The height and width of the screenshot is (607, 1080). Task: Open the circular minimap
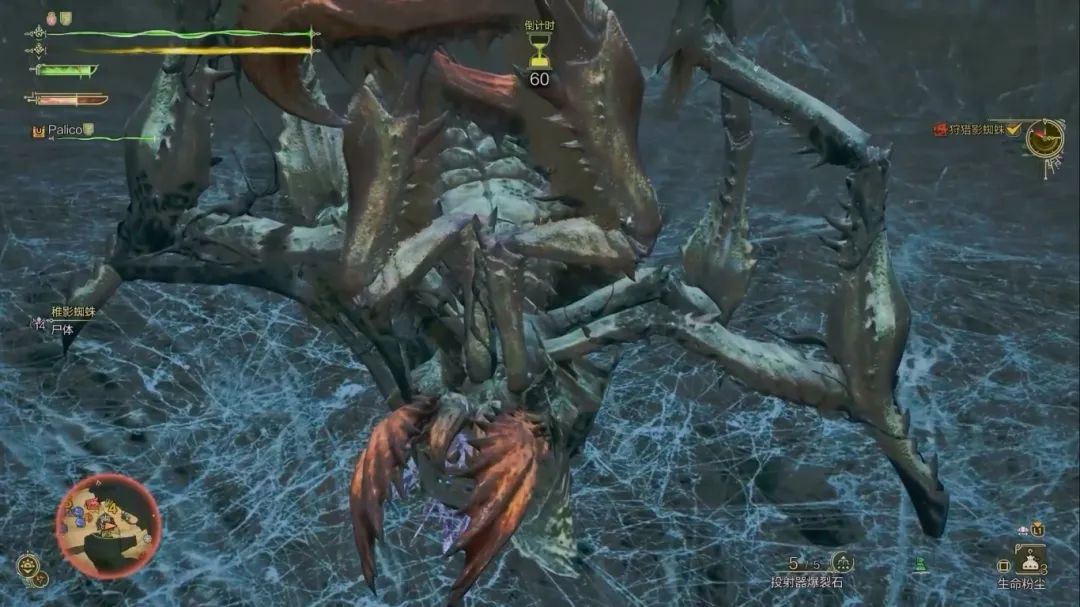click(107, 526)
